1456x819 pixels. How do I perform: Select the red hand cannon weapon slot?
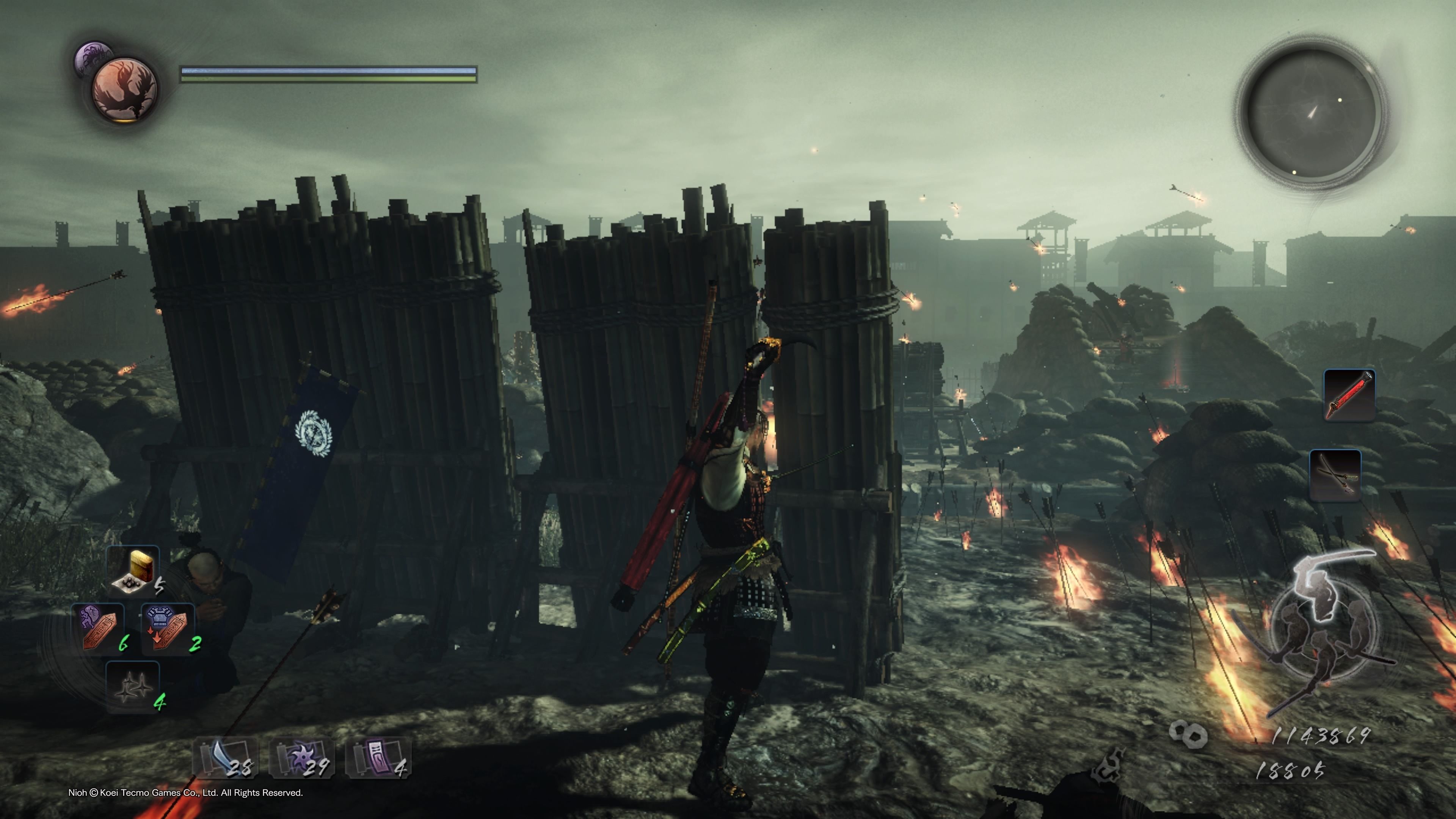click(x=1349, y=394)
